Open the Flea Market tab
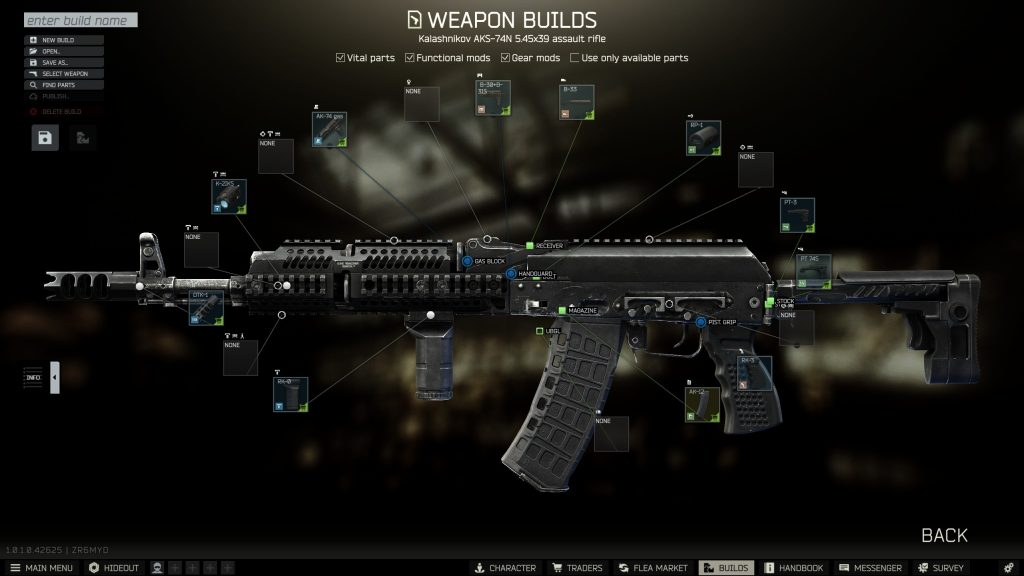Viewport: 1024px width, 576px height. (x=653, y=568)
